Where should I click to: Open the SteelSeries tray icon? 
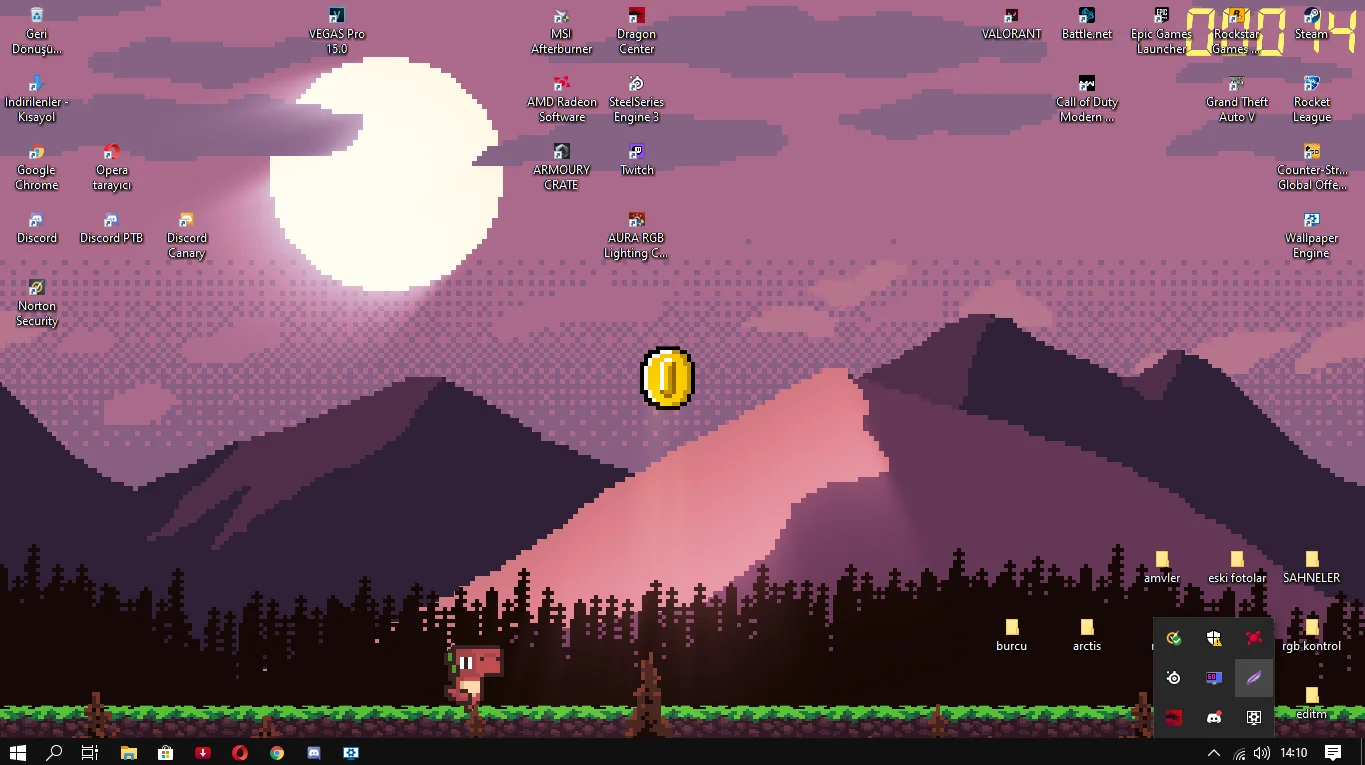[x=1173, y=677]
